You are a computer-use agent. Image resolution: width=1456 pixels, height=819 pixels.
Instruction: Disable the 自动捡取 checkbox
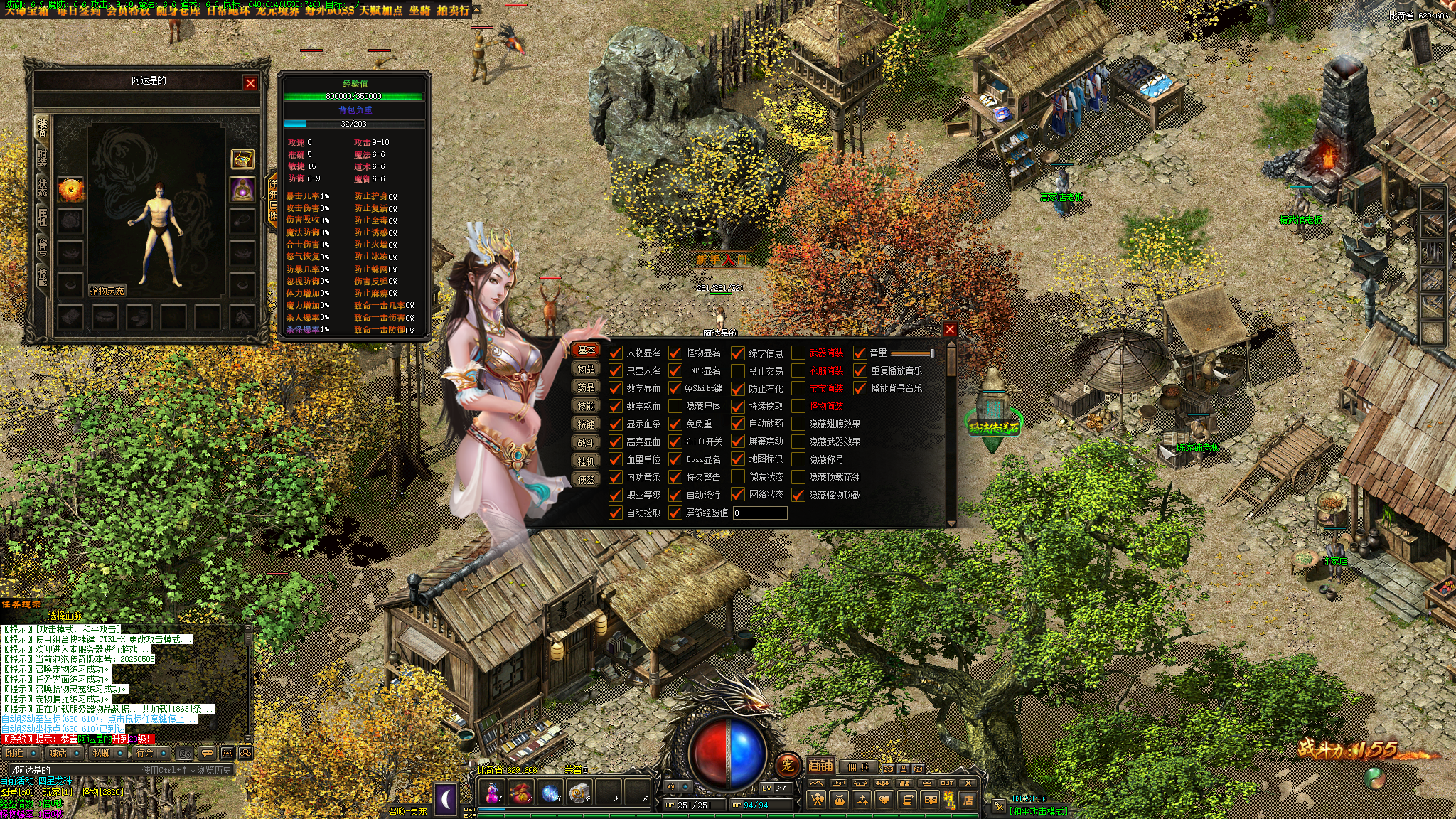tap(616, 513)
